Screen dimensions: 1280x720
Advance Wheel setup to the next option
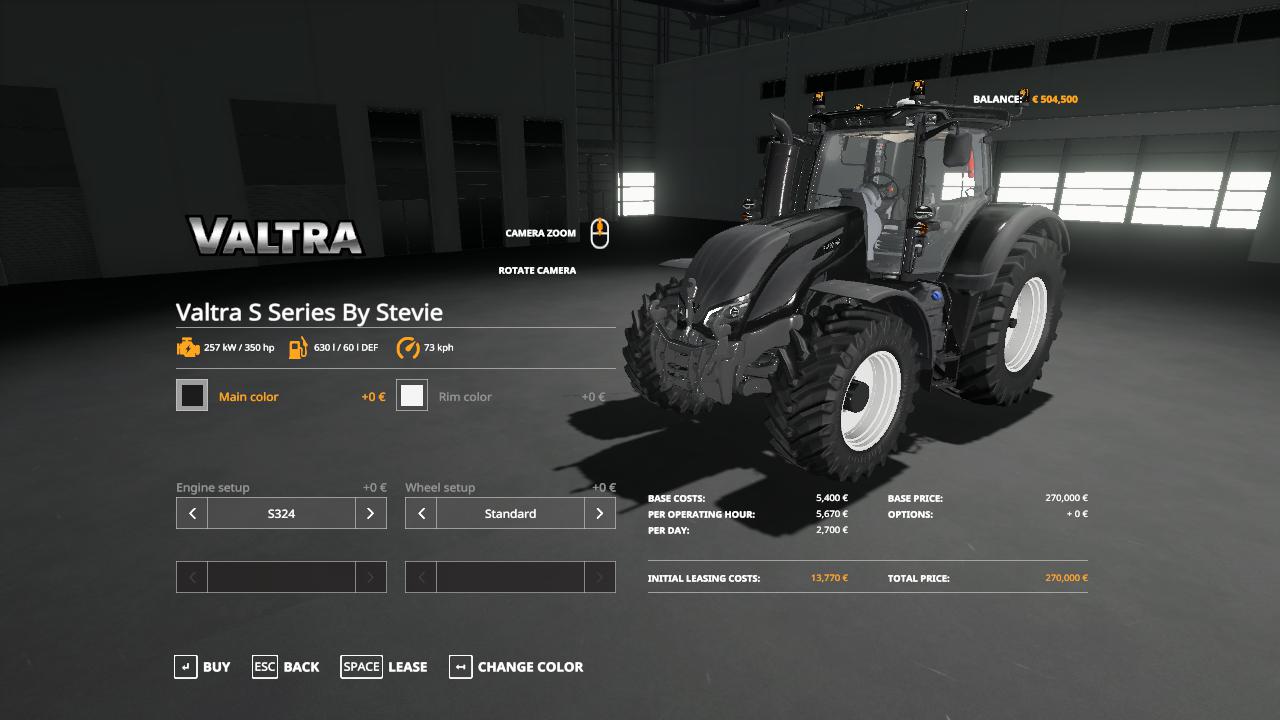pos(599,513)
